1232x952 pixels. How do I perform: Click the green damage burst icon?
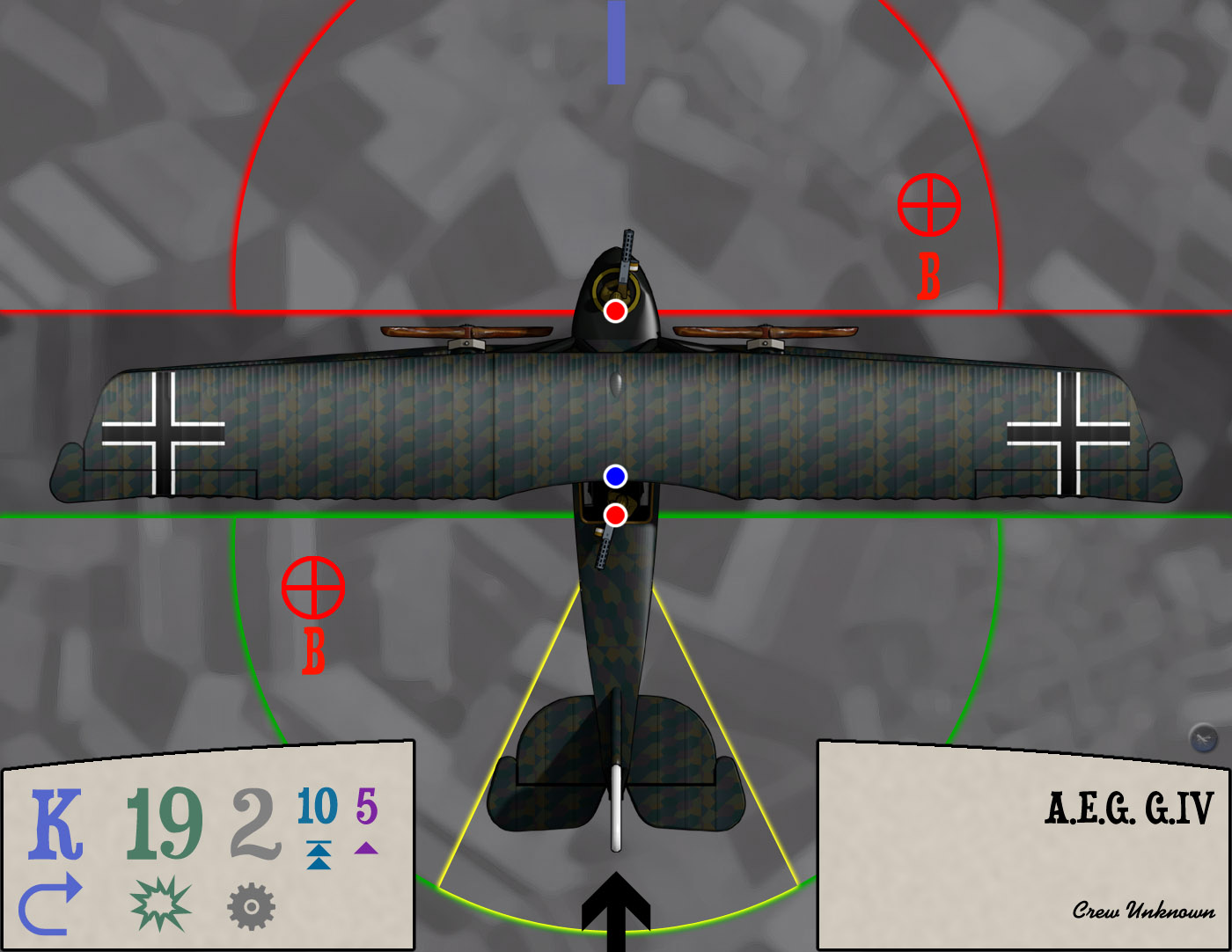point(160,904)
